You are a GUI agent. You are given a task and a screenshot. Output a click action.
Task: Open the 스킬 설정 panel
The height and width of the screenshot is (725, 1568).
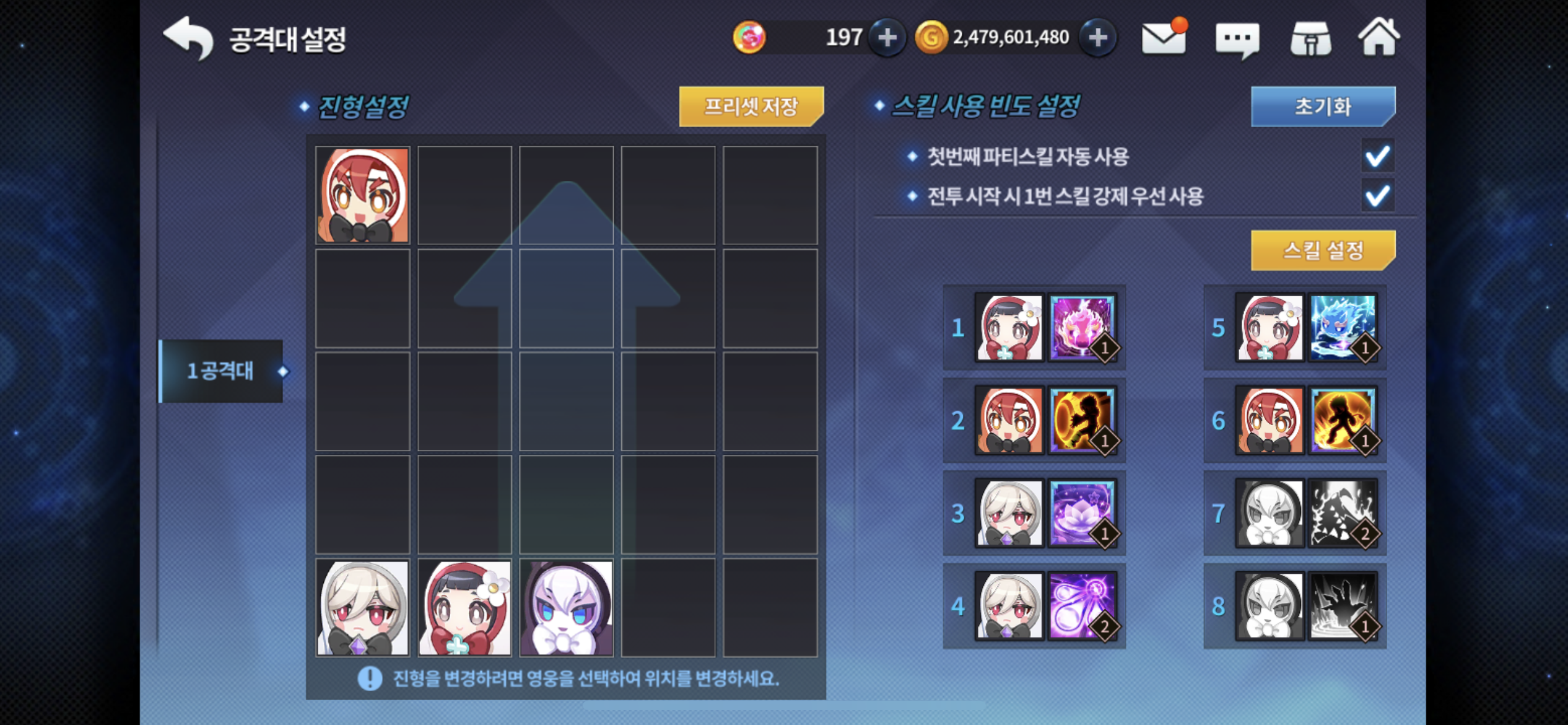click(1322, 252)
